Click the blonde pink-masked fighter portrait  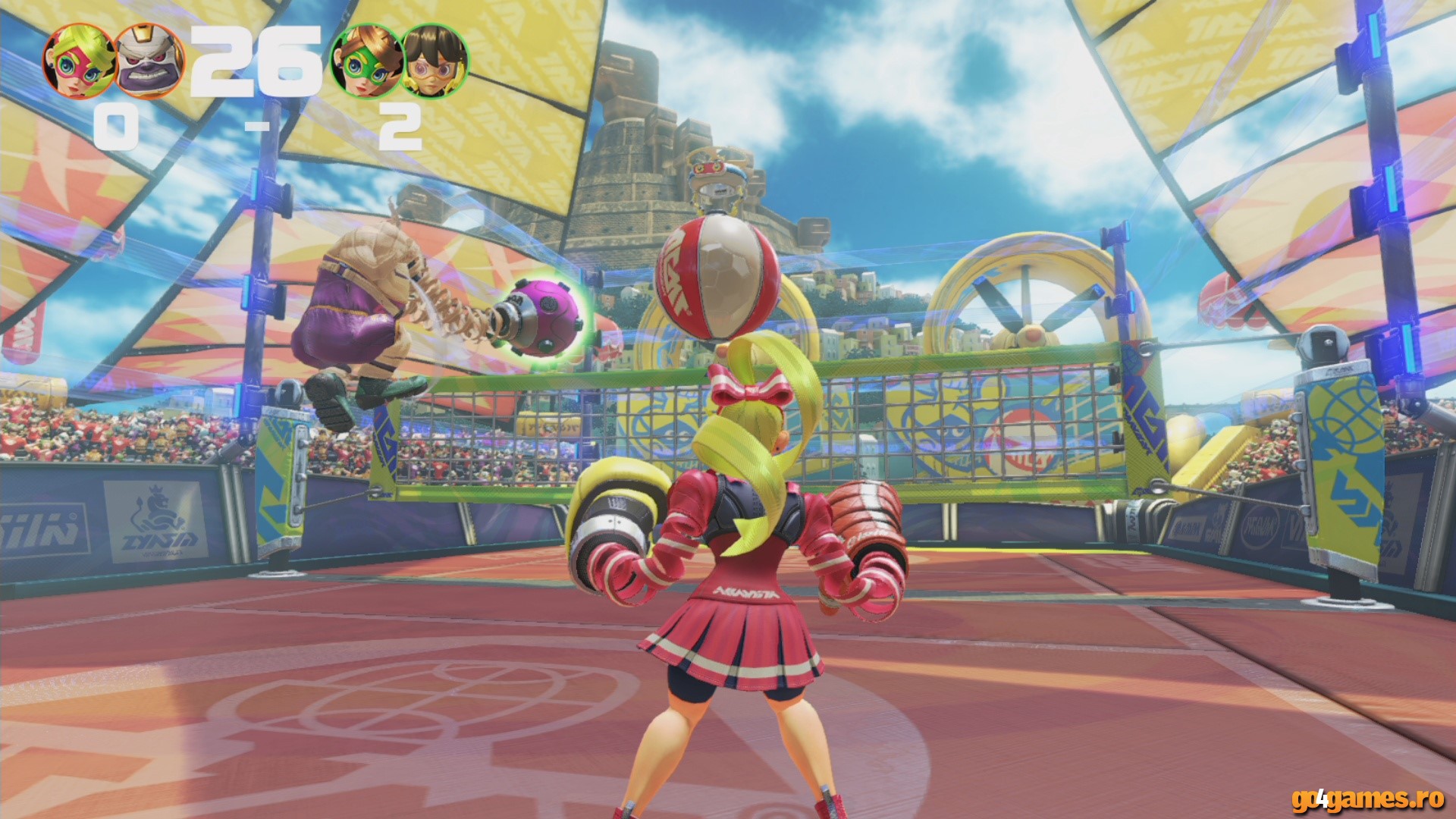(78, 62)
